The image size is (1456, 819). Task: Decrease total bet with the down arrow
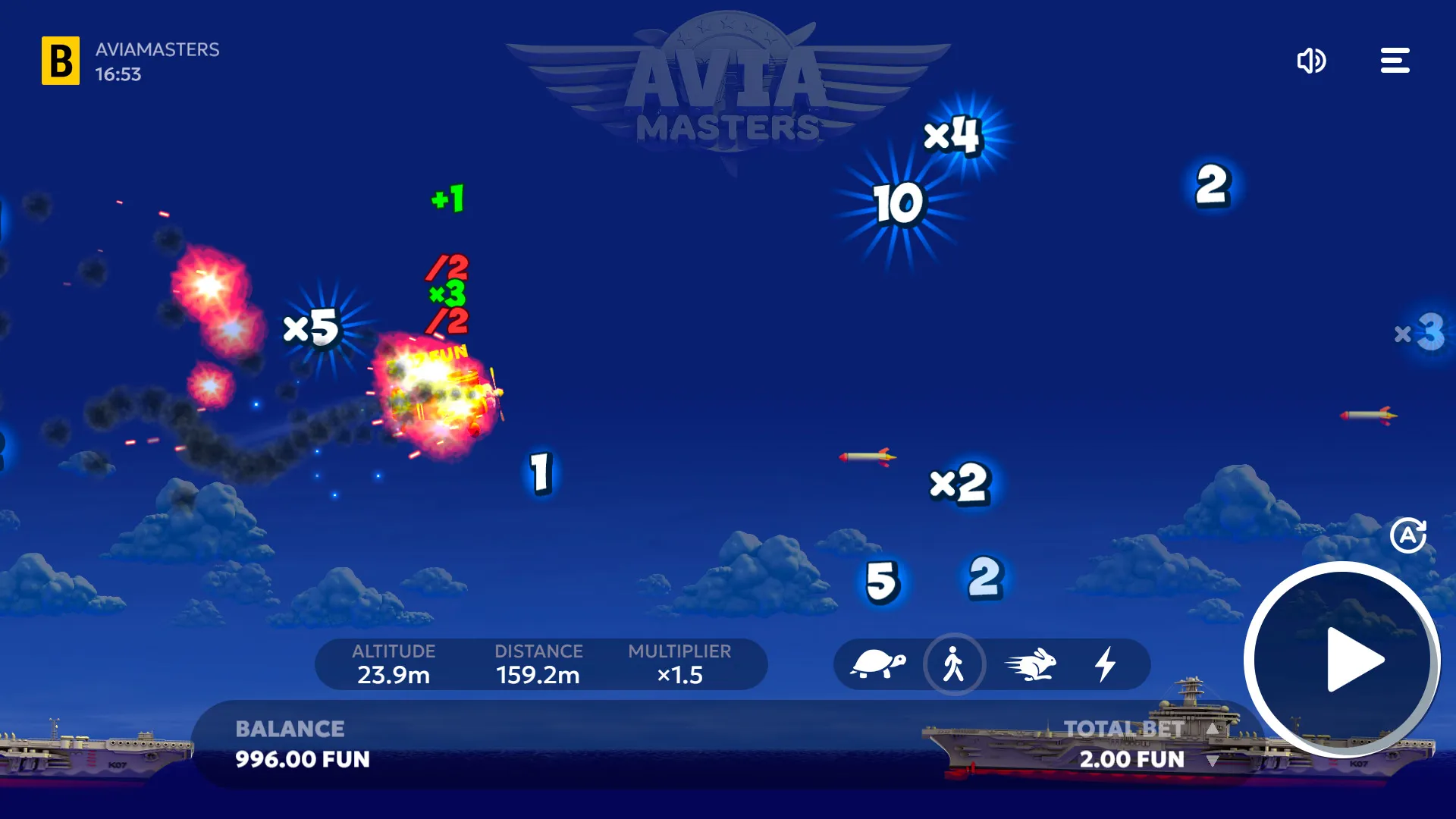(x=1213, y=761)
